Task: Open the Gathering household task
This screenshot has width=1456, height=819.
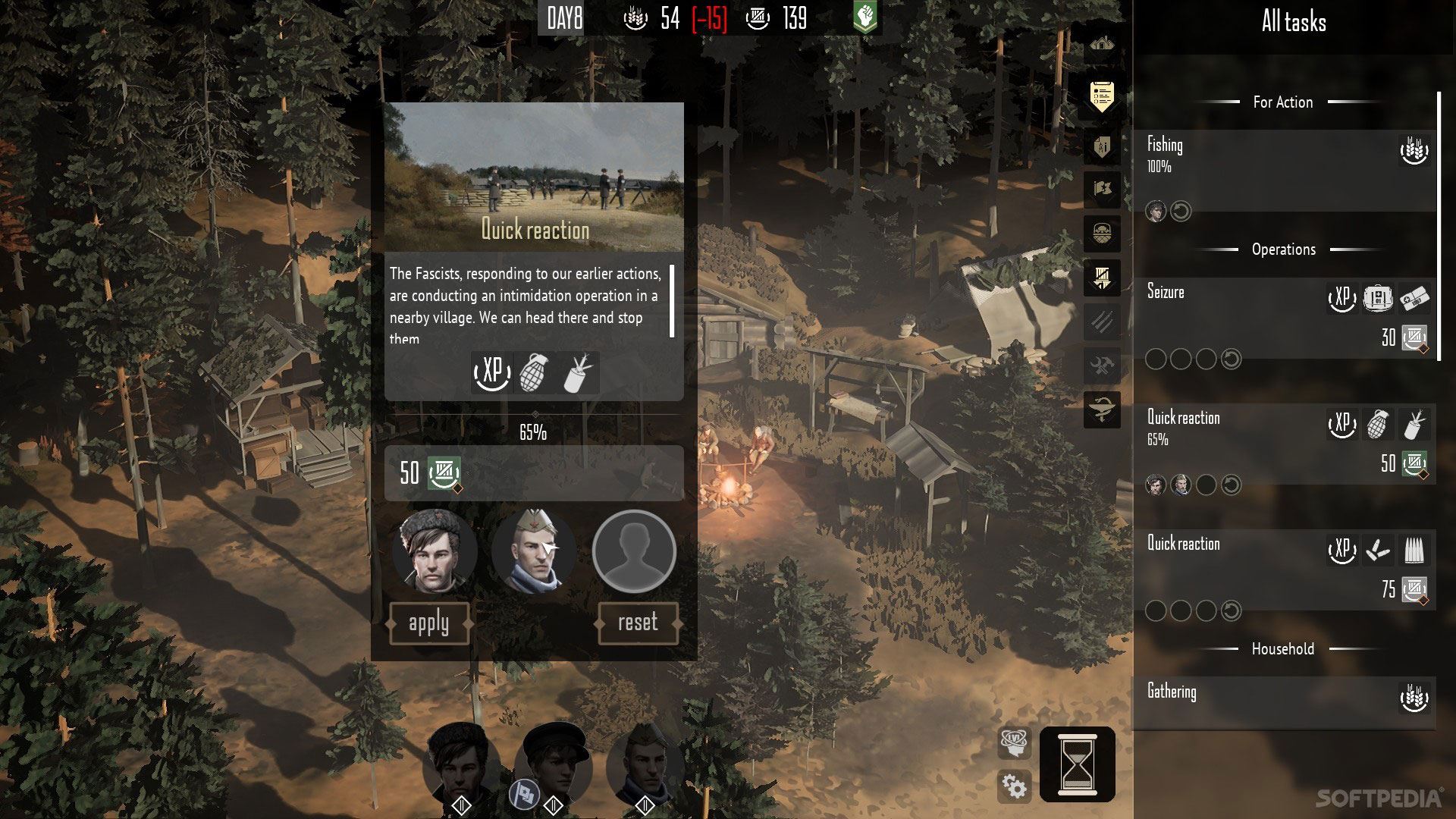Action: tap(1283, 702)
